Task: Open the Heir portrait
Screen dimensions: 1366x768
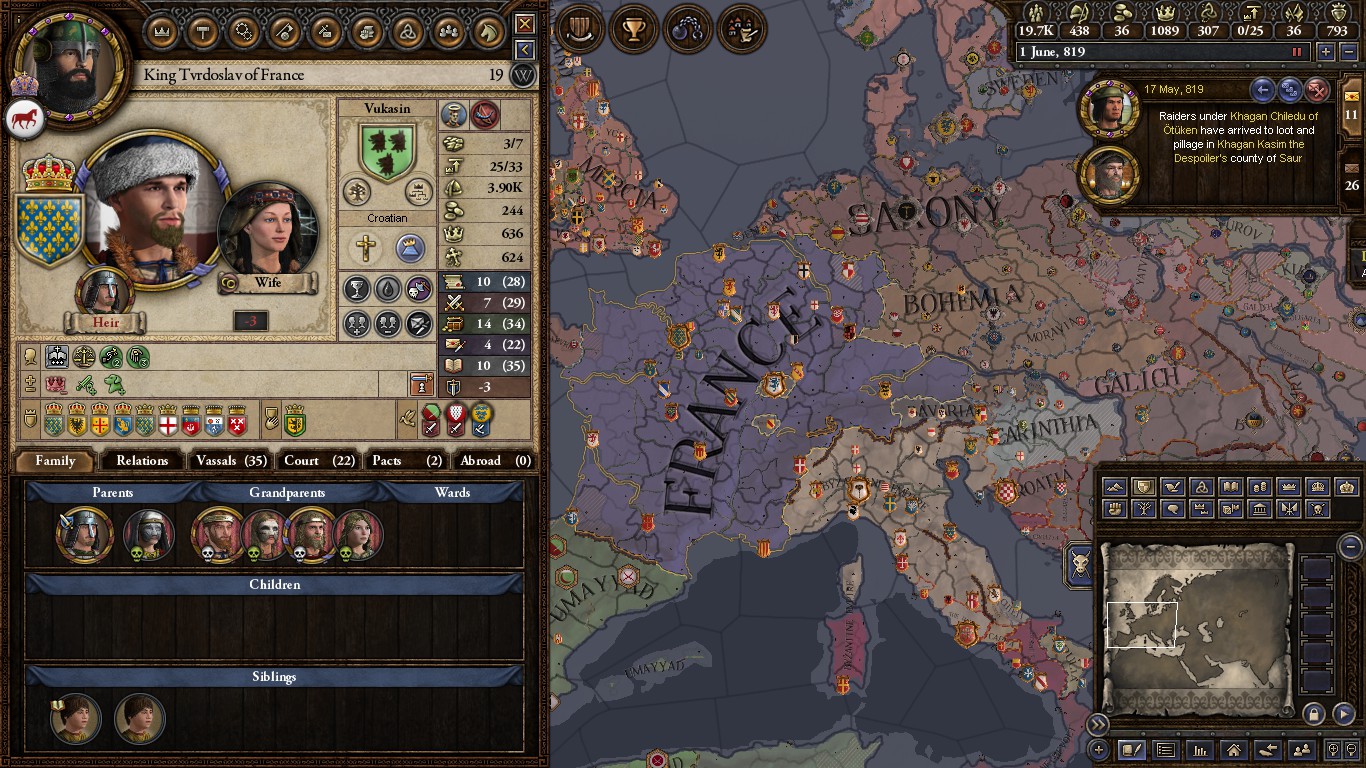Action: [x=104, y=292]
